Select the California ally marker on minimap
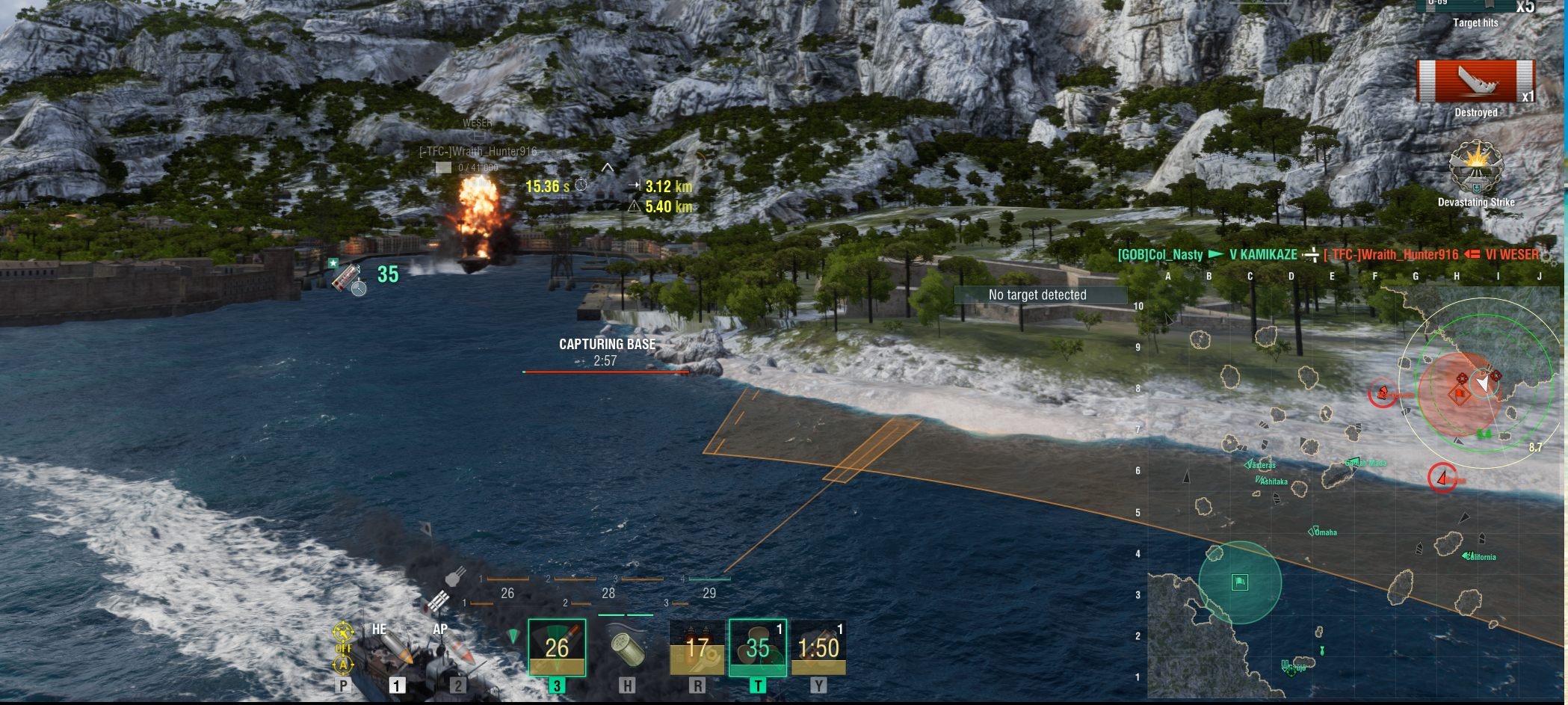 [1468, 555]
